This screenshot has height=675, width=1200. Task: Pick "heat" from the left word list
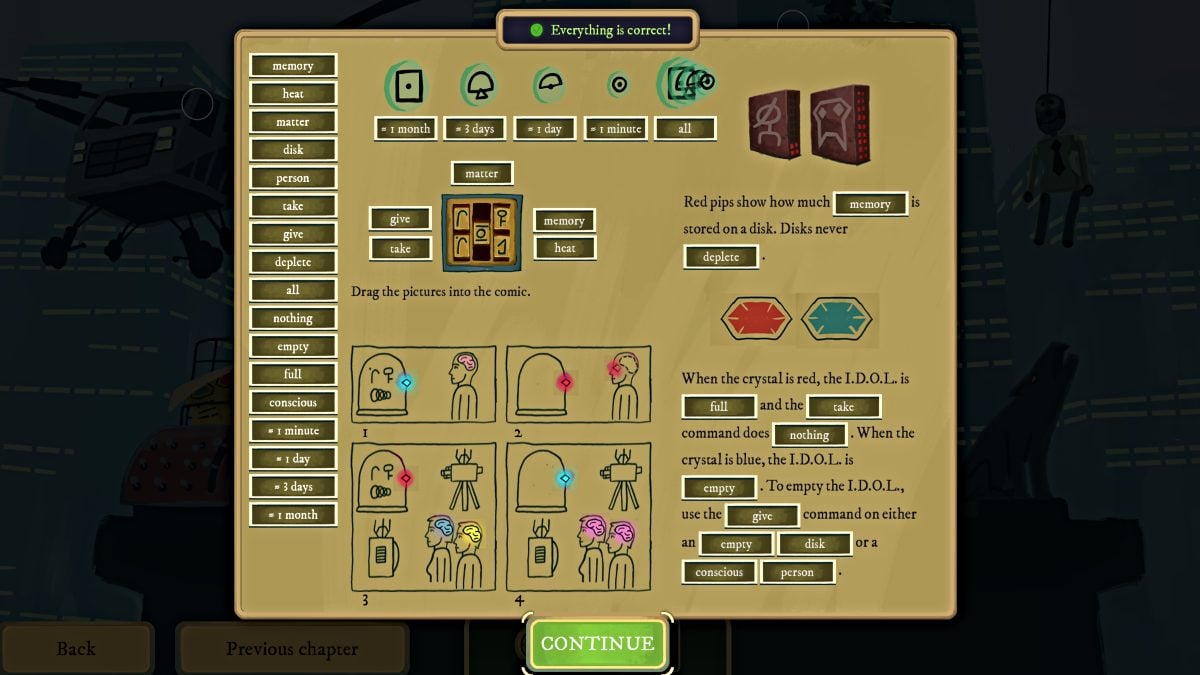[293, 94]
